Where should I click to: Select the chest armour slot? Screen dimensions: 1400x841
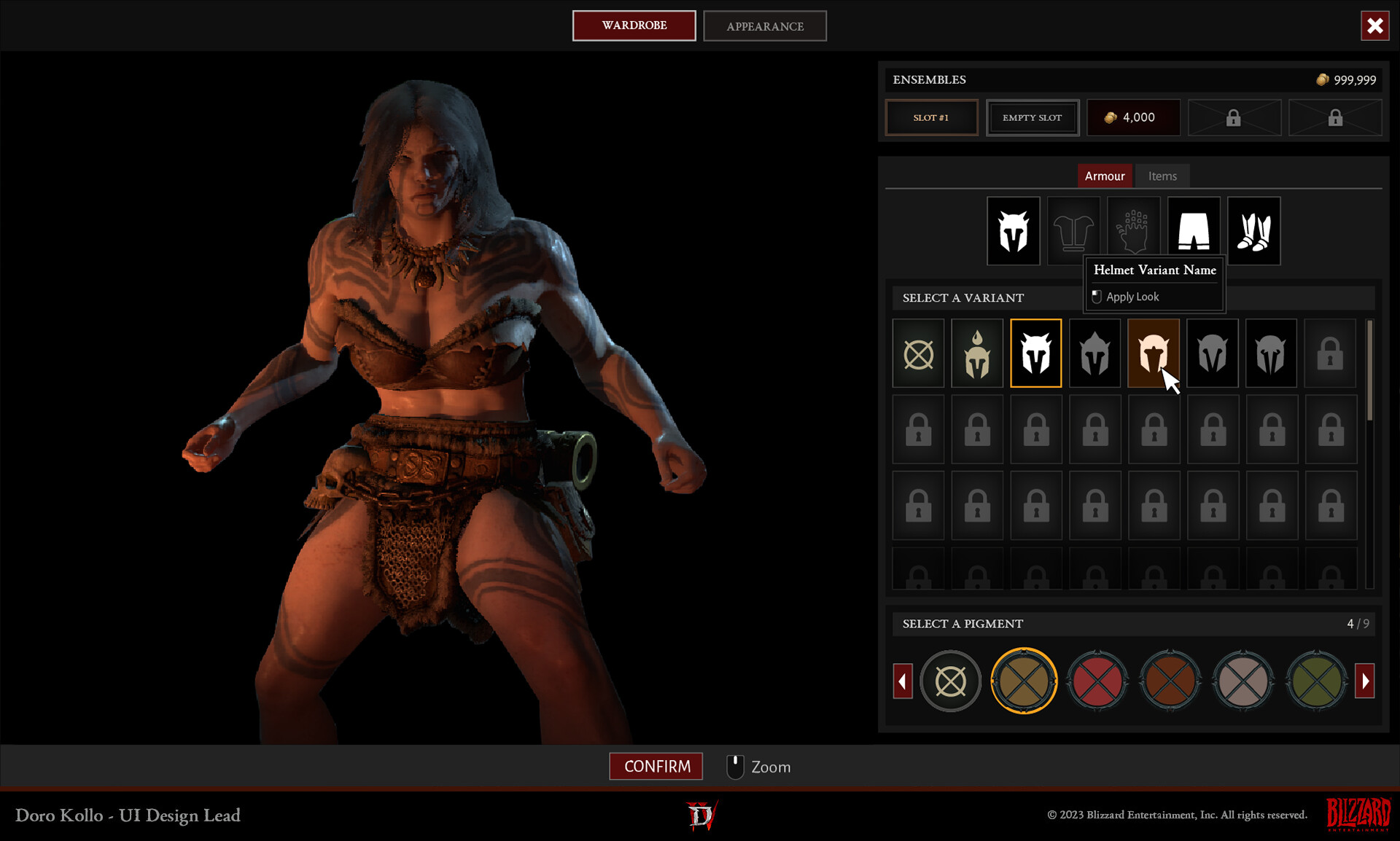[1073, 231]
